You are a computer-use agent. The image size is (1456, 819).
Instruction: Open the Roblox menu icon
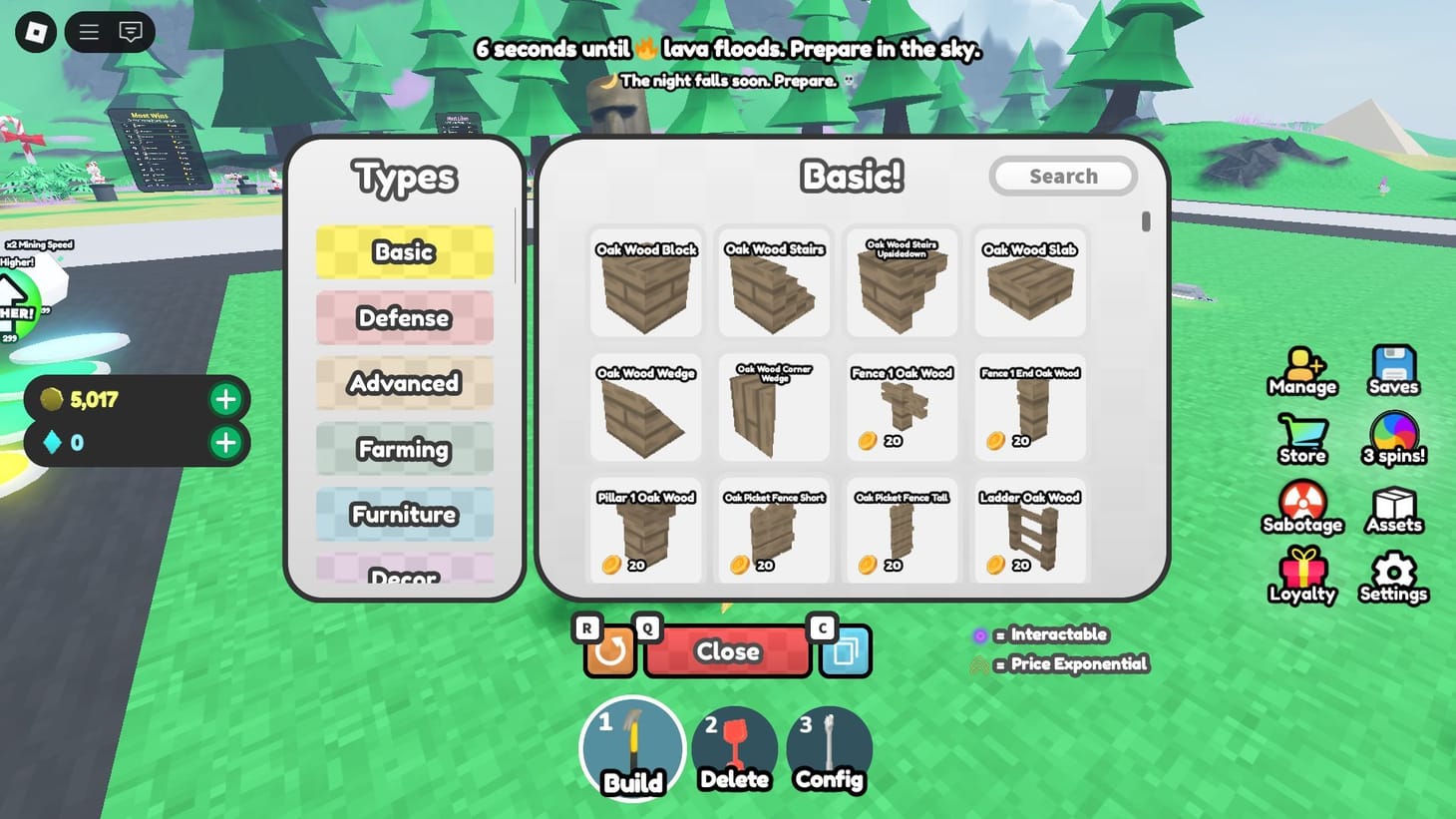[87, 32]
